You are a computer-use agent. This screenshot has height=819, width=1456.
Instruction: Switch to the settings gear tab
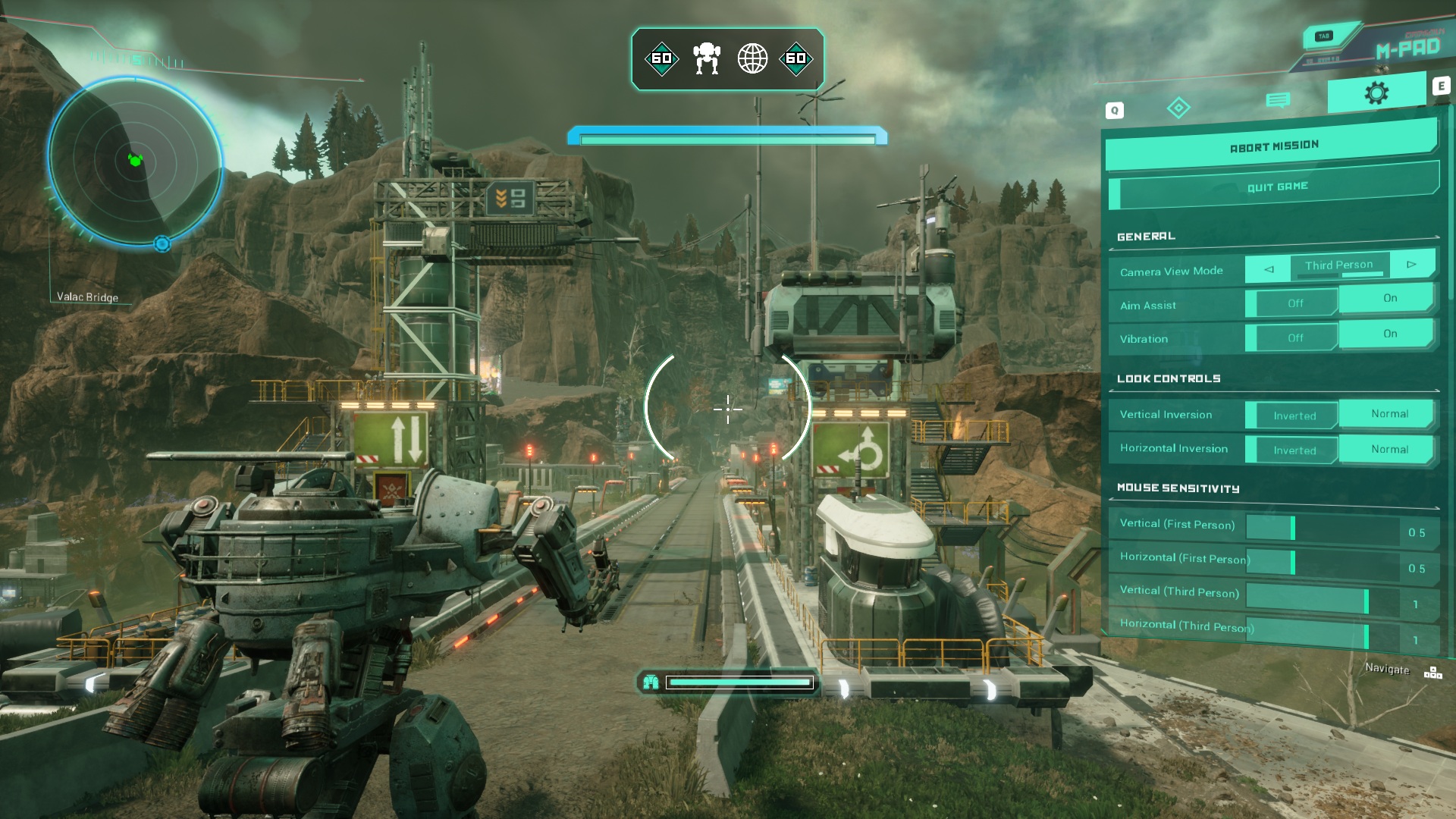(x=1376, y=94)
